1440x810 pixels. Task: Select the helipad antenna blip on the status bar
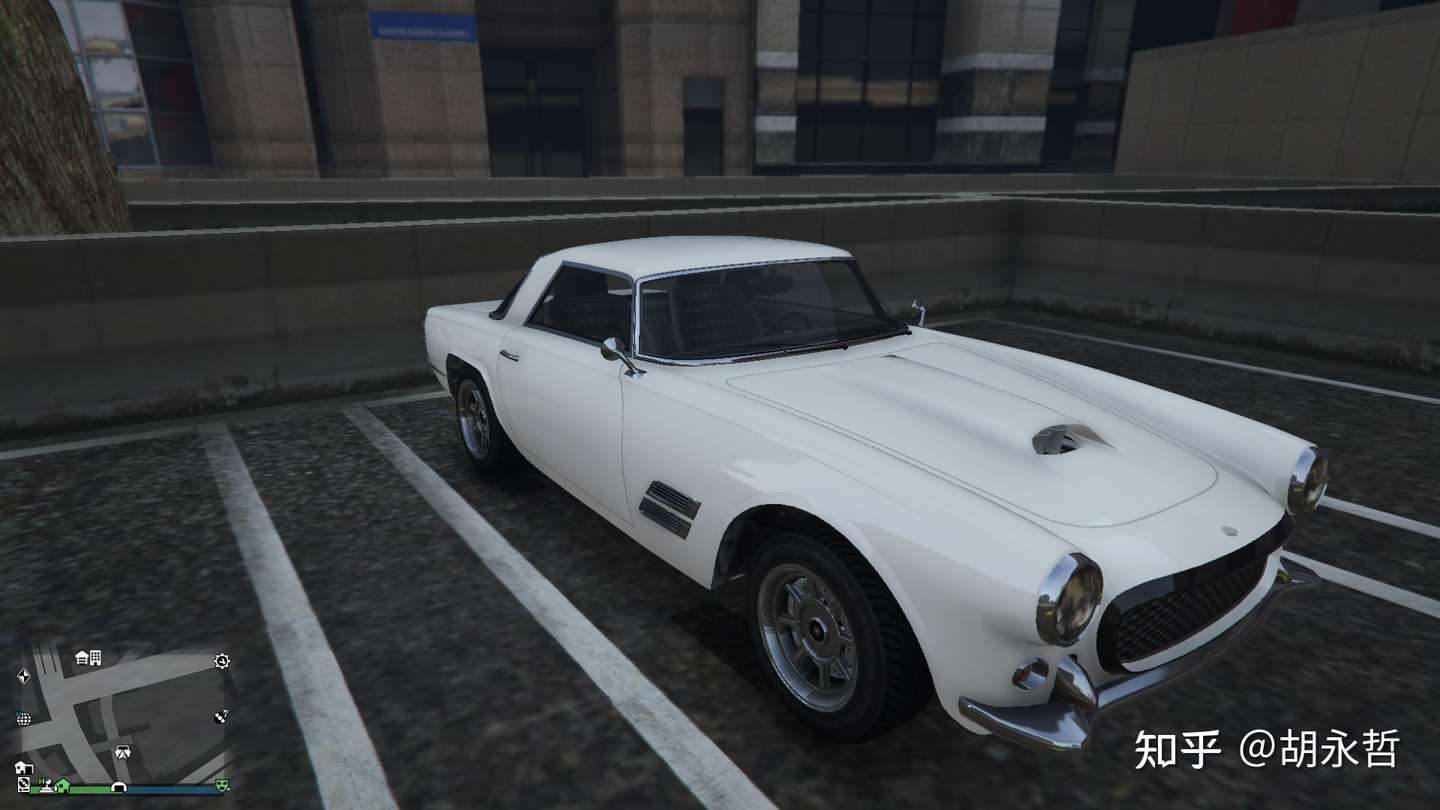point(48,784)
